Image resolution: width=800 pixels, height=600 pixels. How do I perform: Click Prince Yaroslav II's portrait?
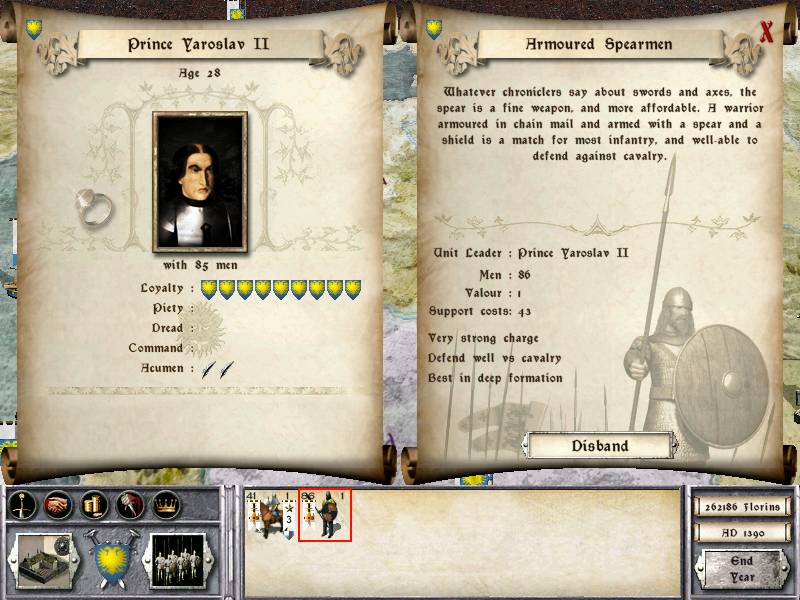click(x=200, y=183)
